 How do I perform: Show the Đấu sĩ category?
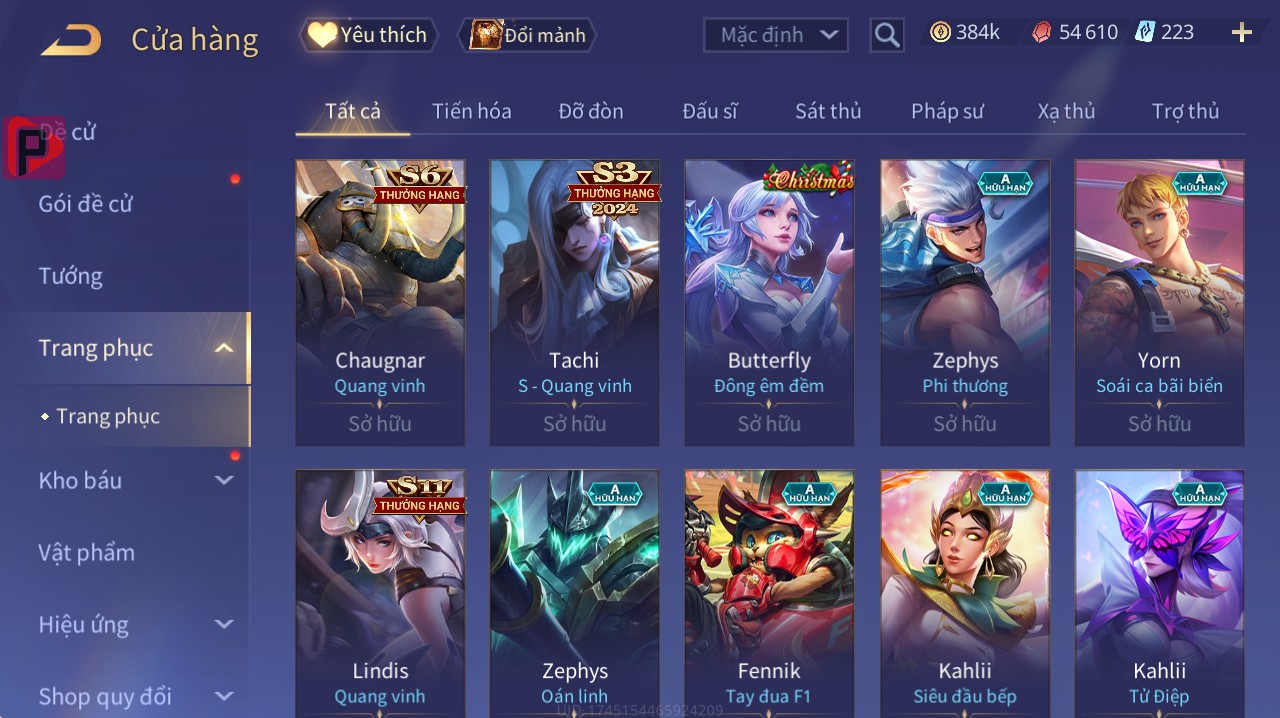click(709, 111)
